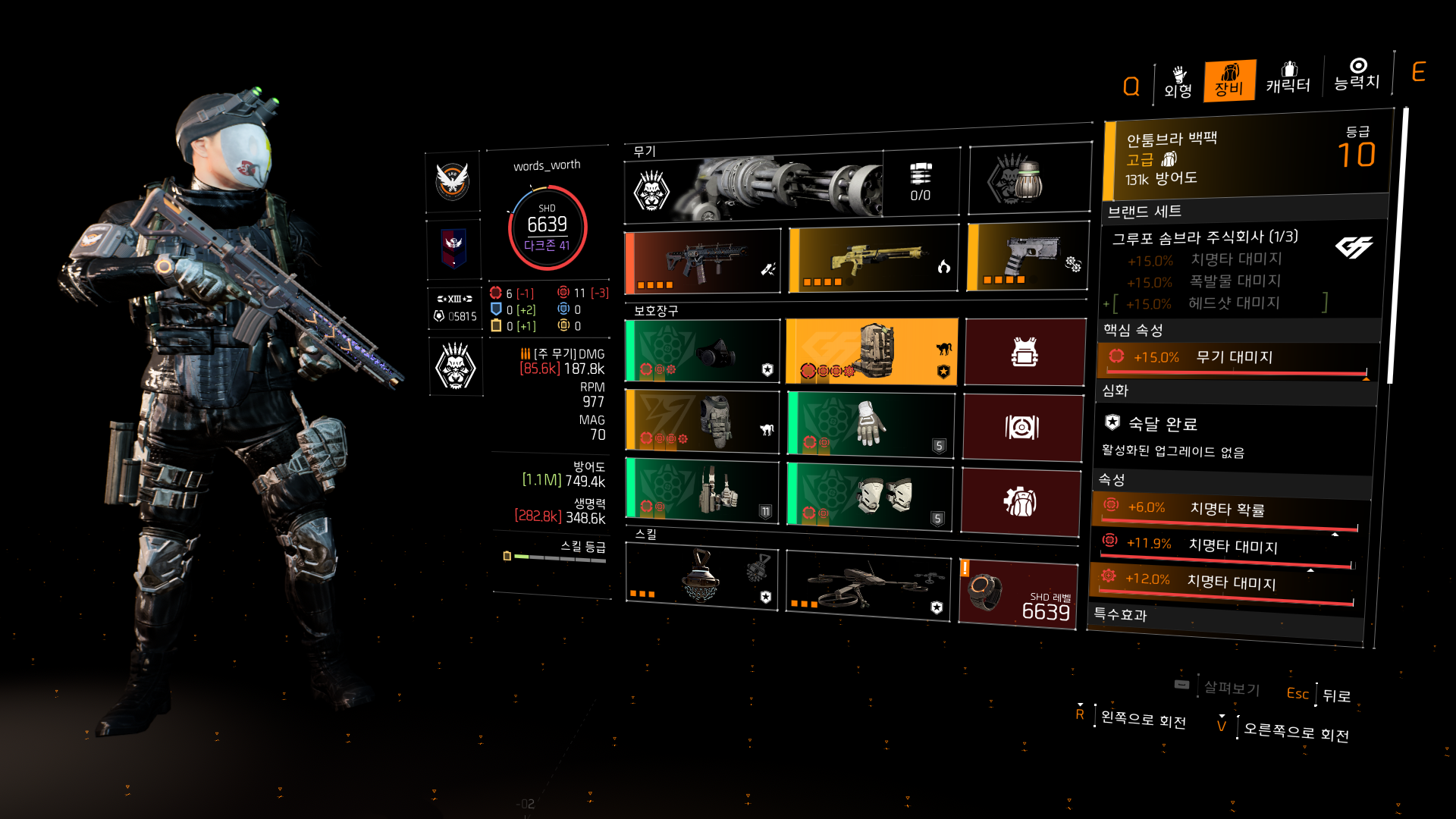1456x819 pixels.
Task: Choose the assault rifle primary weapon slot
Action: click(x=702, y=262)
